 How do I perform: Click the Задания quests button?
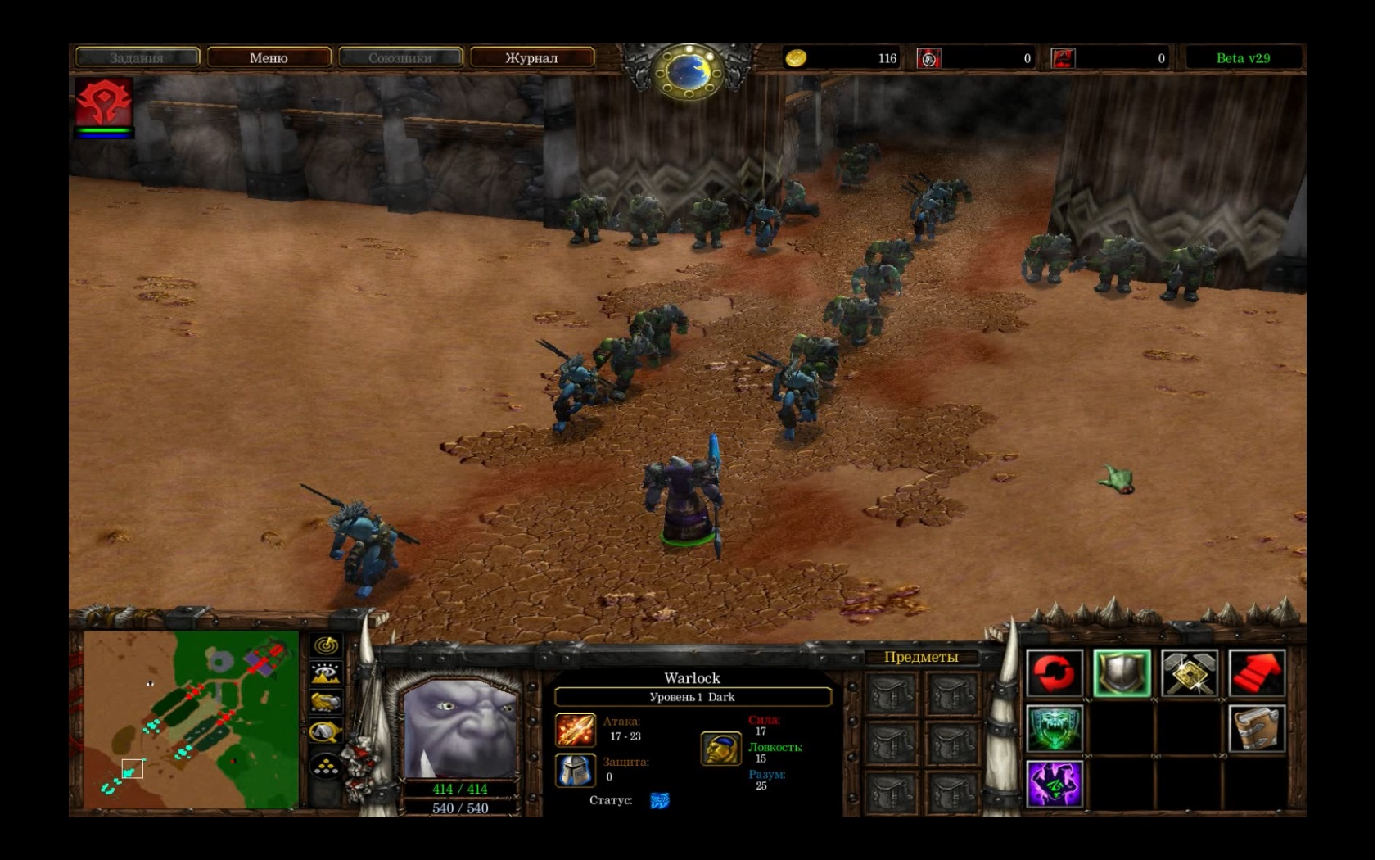pos(137,57)
